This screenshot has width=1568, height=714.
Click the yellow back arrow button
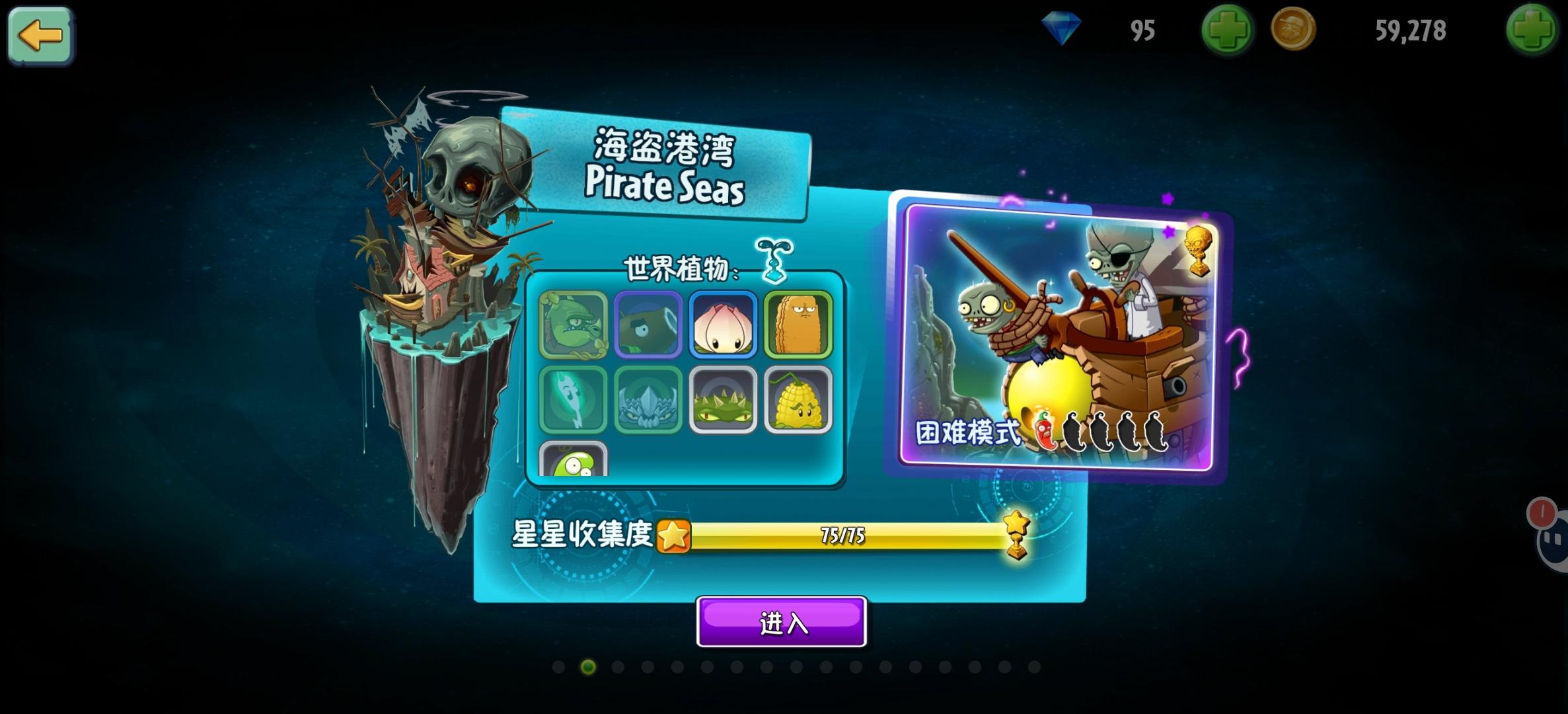tap(40, 36)
